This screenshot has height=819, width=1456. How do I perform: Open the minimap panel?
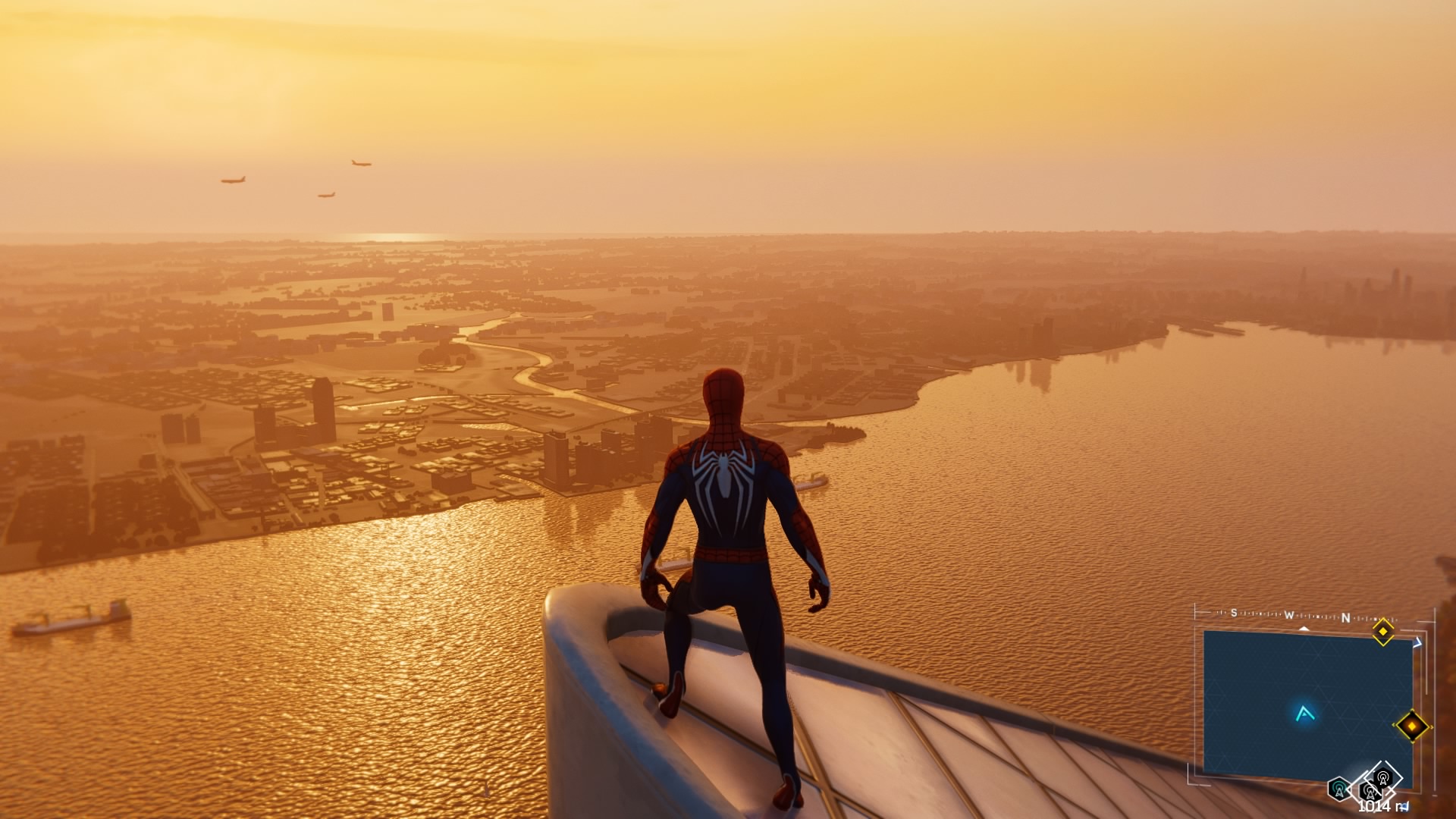(x=1307, y=702)
